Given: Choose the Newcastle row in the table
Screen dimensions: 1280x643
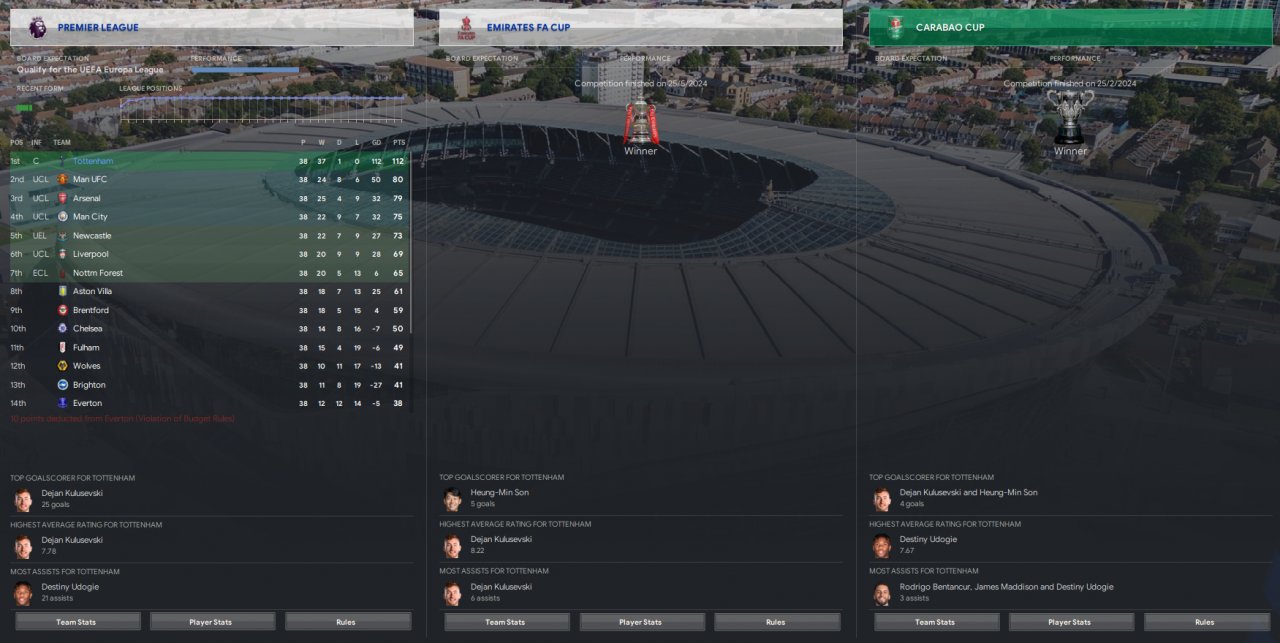Looking at the screenshot, I should coord(92,236).
